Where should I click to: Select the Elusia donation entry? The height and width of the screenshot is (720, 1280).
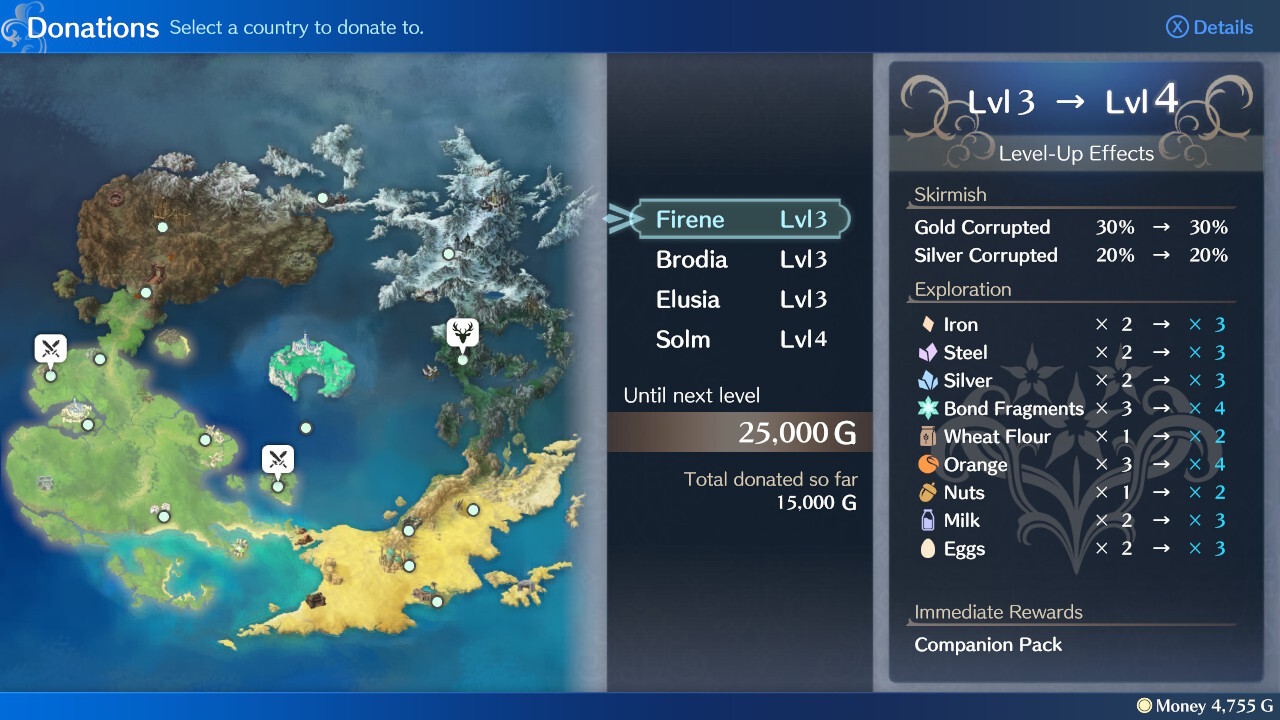pos(740,300)
